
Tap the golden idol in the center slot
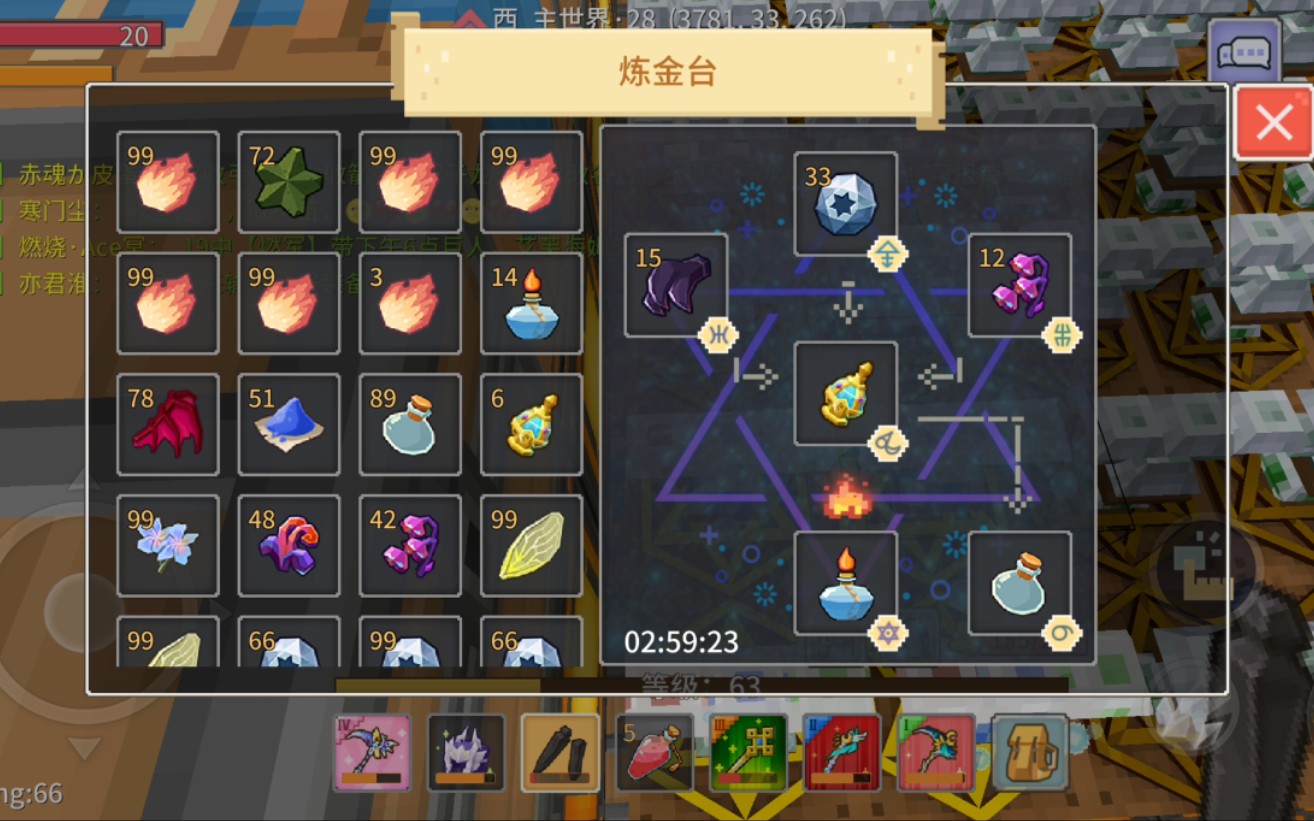(x=843, y=395)
